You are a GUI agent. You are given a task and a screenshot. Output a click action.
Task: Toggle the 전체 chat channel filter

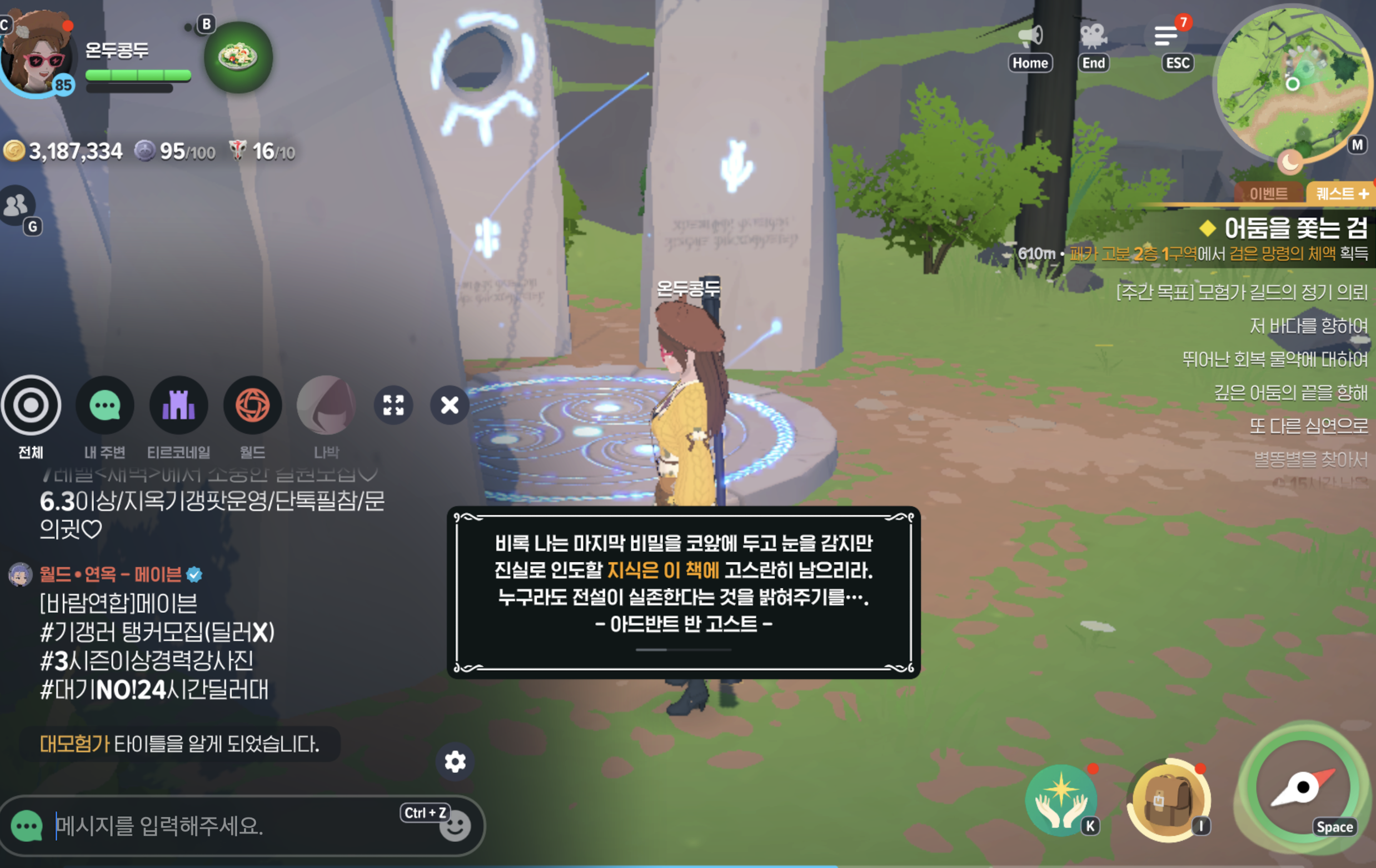(32, 405)
